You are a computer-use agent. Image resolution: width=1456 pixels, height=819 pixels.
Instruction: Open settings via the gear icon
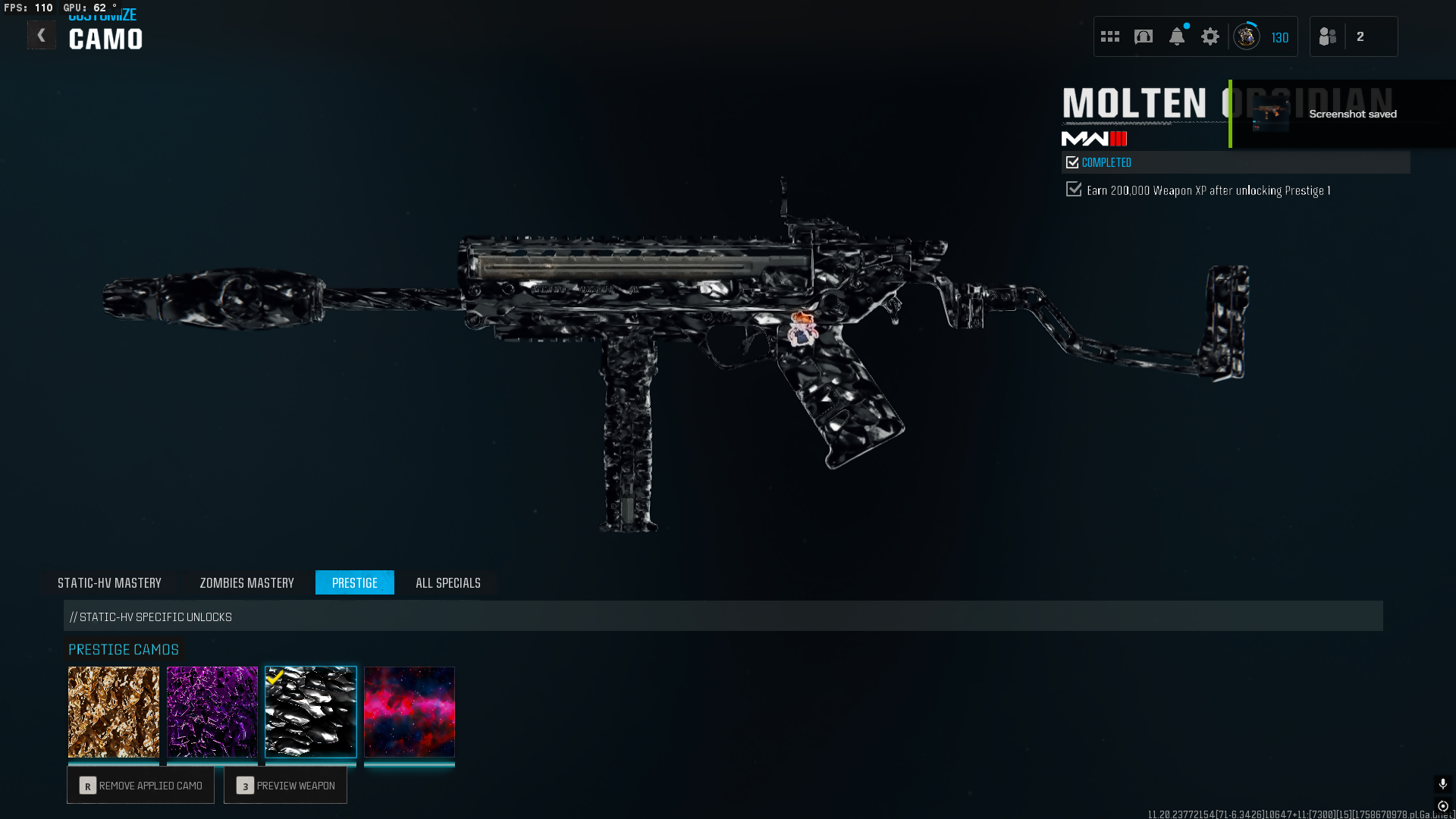[x=1210, y=36]
